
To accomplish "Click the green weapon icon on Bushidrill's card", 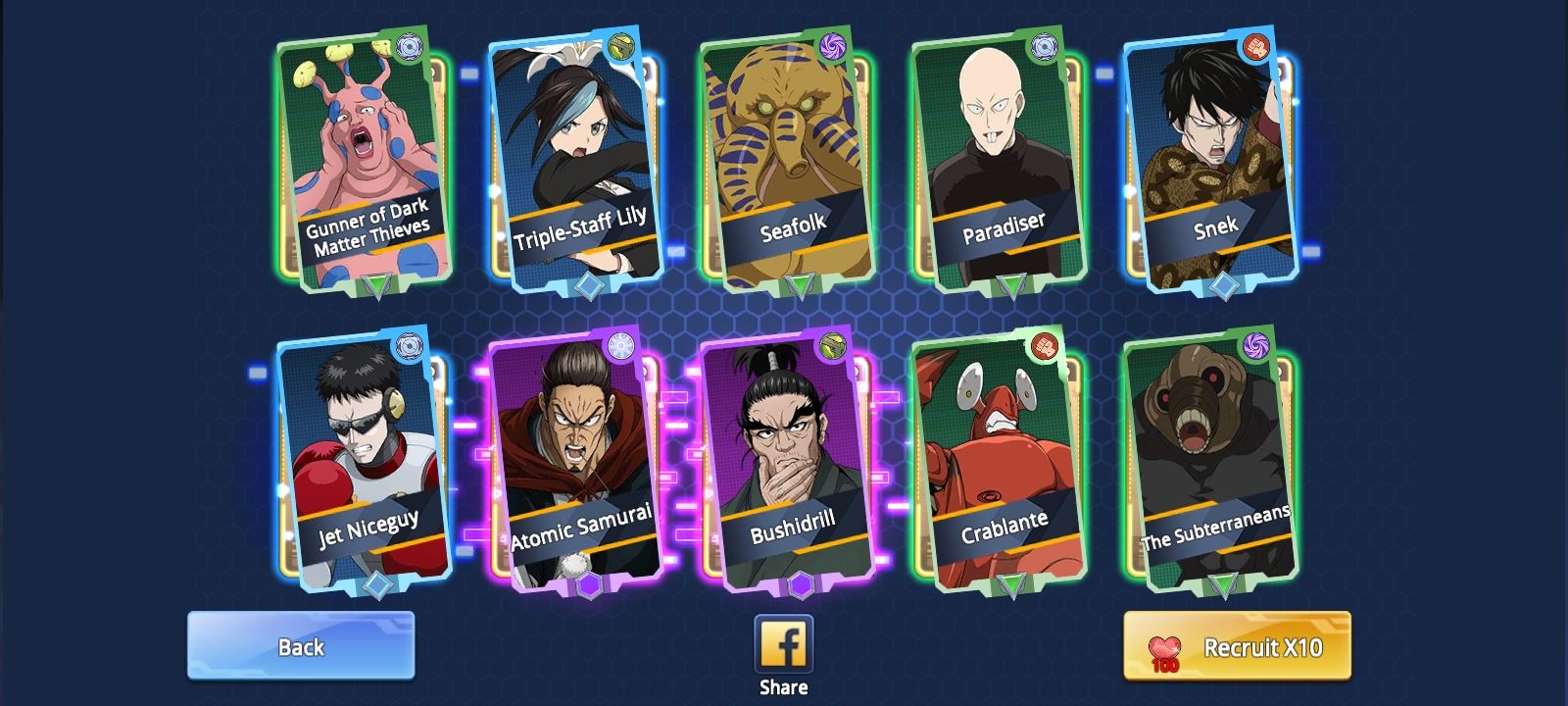I will 832,347.
